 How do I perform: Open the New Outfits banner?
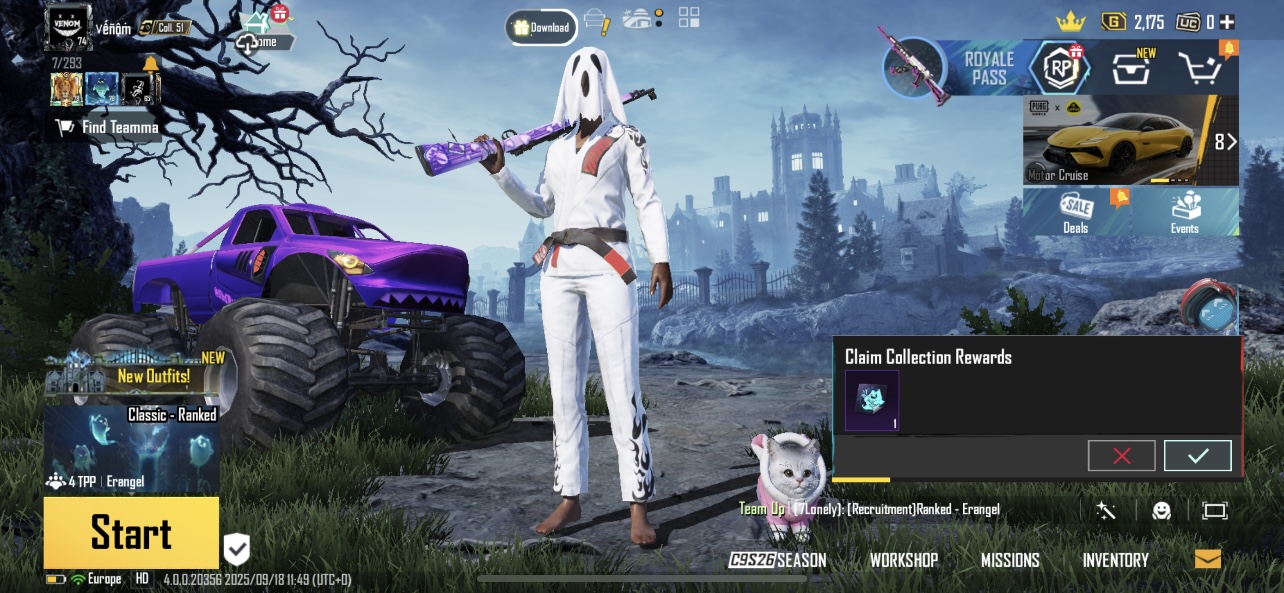(131, 372)
